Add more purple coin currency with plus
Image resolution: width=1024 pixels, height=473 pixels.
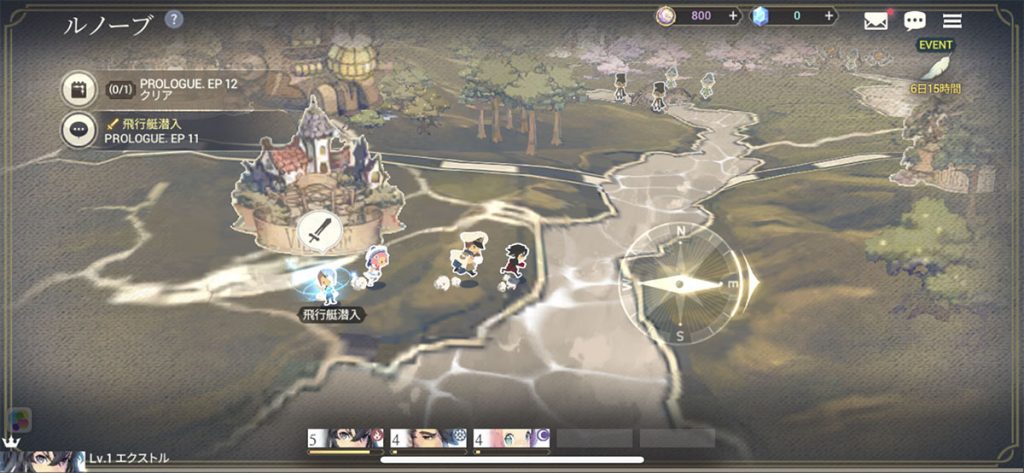733,16
